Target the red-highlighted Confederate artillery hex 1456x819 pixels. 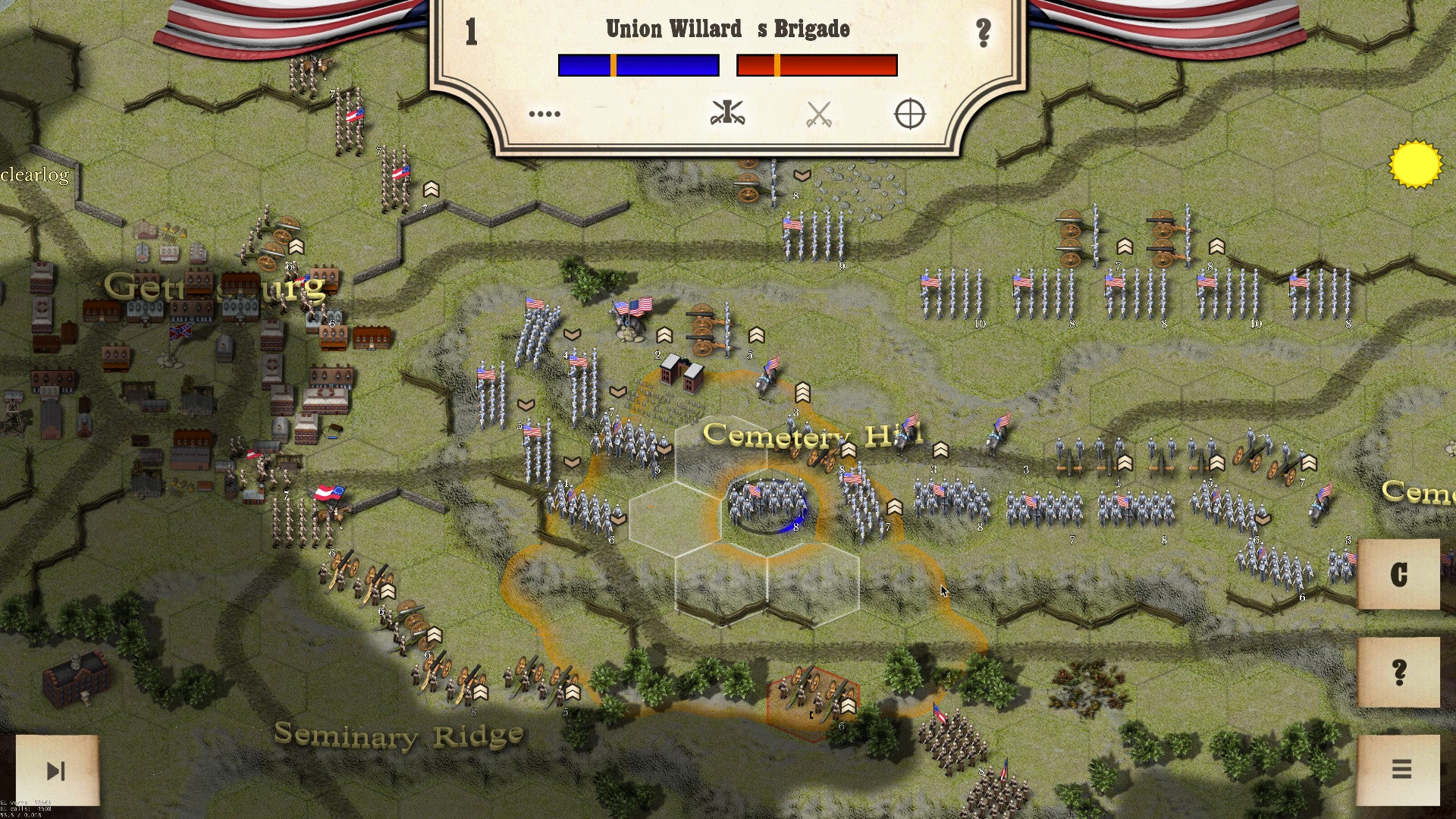click(813, 696)
